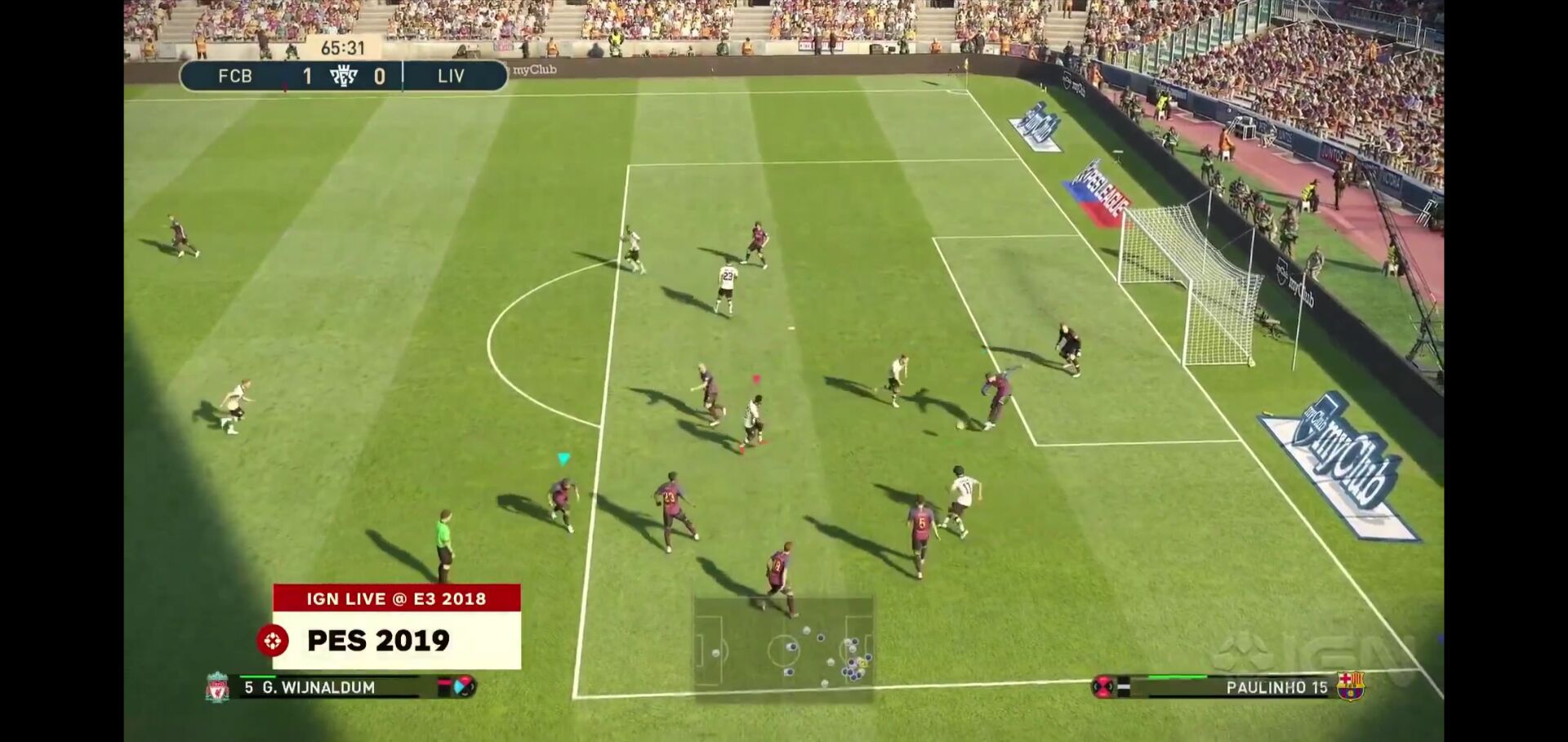Click the pitch radar minimap

coord(784,649)
